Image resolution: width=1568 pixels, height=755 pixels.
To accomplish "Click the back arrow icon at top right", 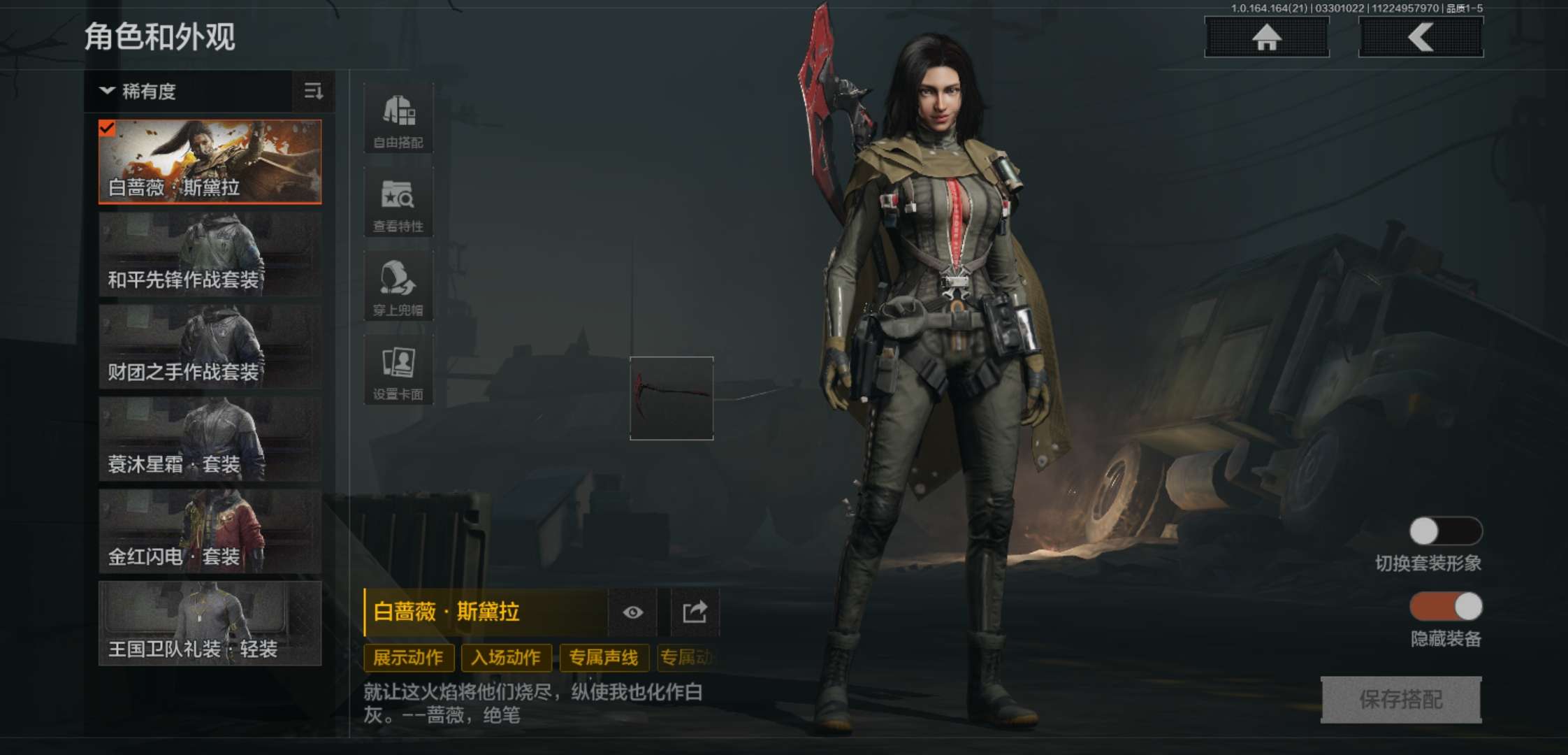I will click(1420, 38).
